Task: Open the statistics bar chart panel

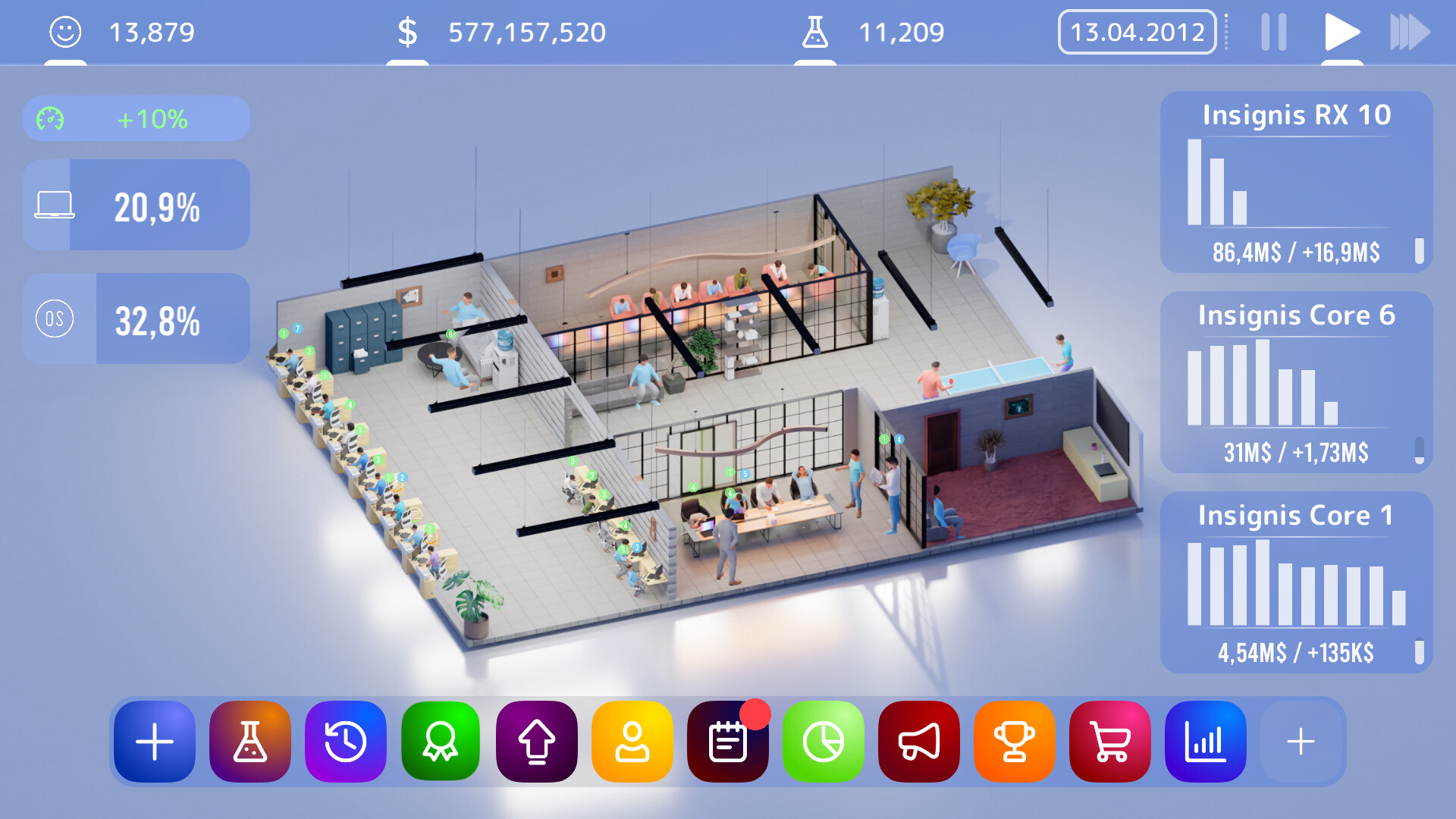Action: click(1205, 742)
